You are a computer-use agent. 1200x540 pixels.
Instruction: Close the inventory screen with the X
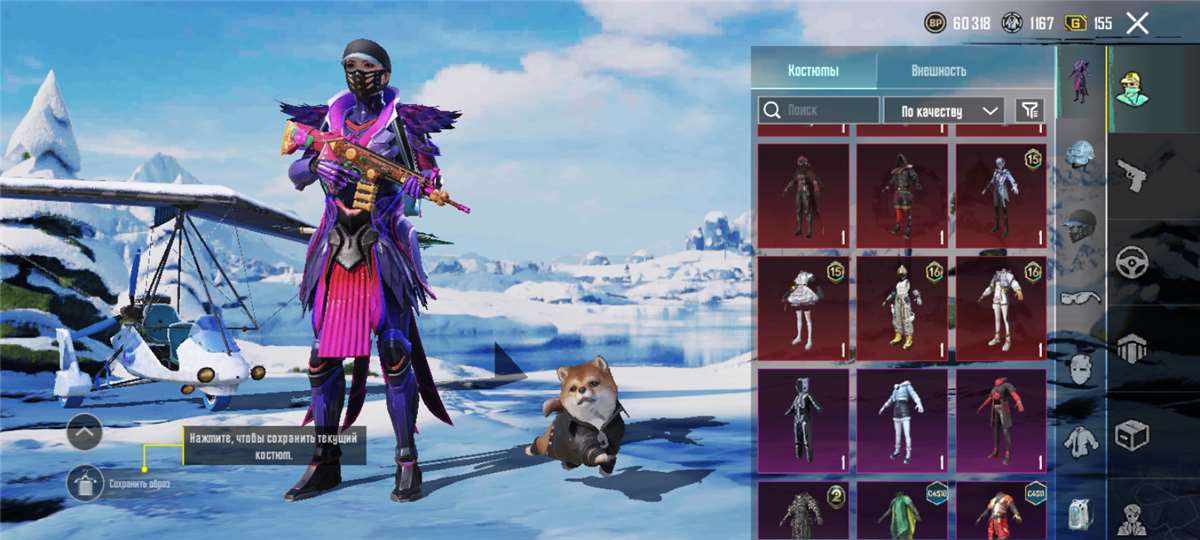point(1137,23)
